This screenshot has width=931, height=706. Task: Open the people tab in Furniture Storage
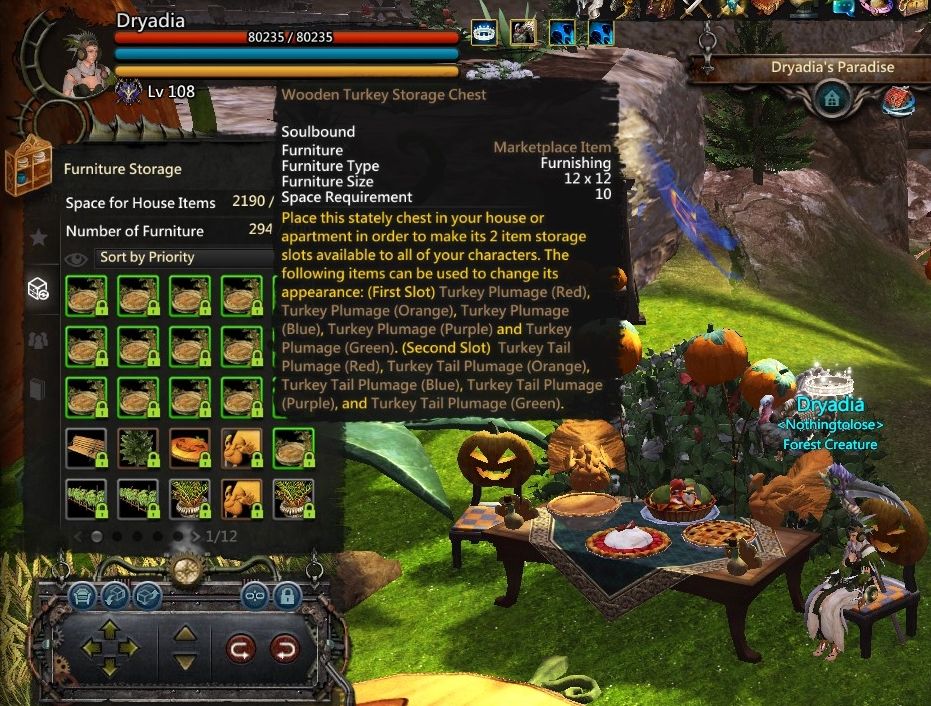(38, 340)
